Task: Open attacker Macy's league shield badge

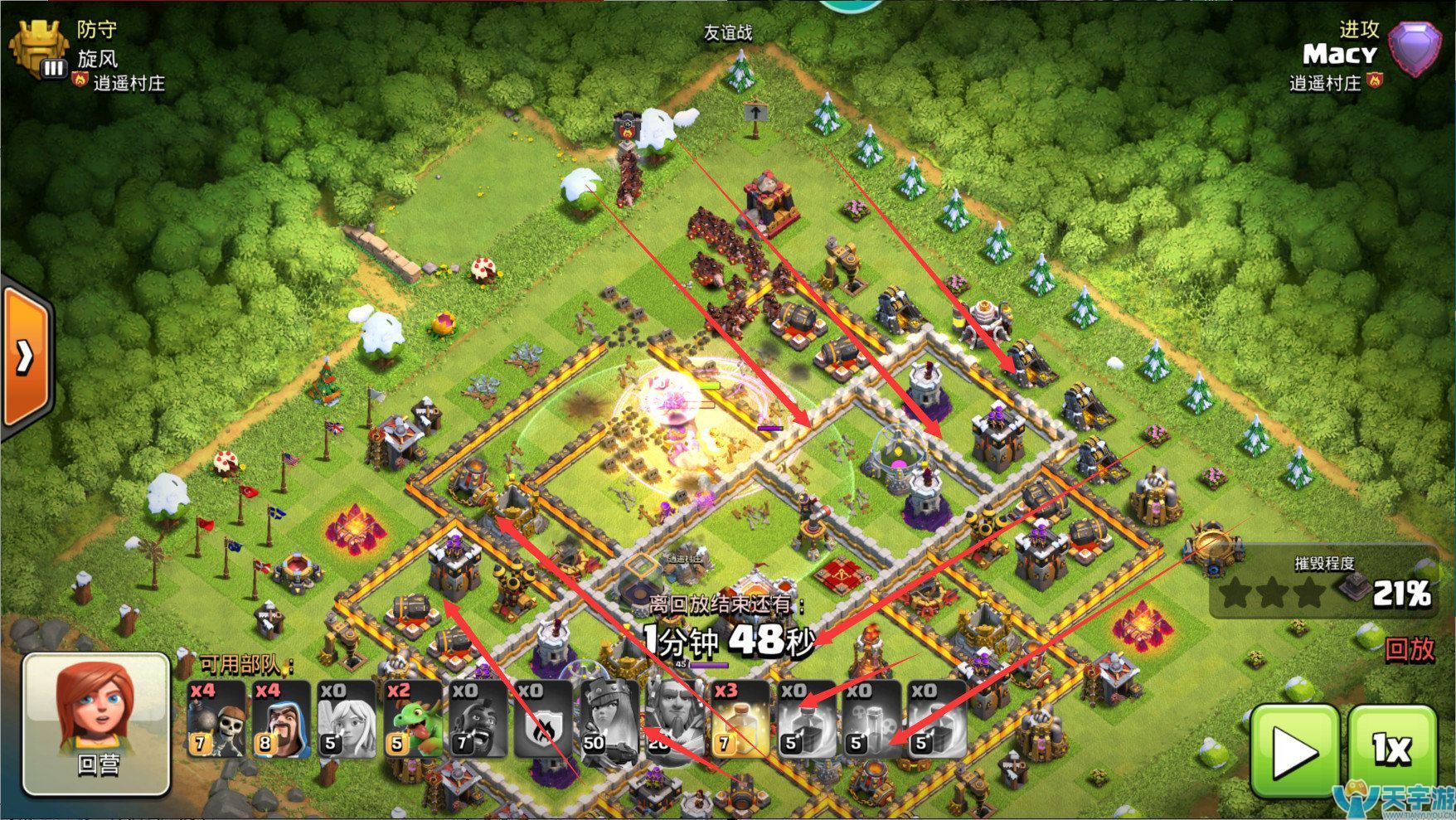Action: (x=1418, y=49)
